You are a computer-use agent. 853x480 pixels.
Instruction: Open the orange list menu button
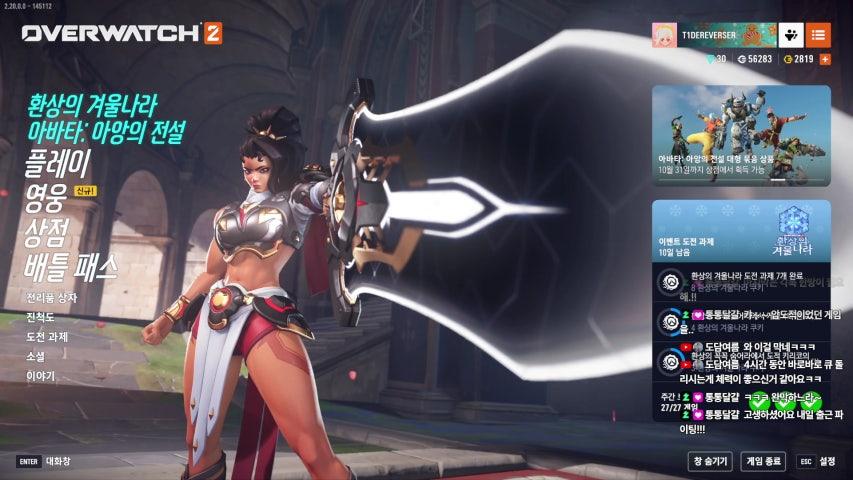click(x=817, y=35)
